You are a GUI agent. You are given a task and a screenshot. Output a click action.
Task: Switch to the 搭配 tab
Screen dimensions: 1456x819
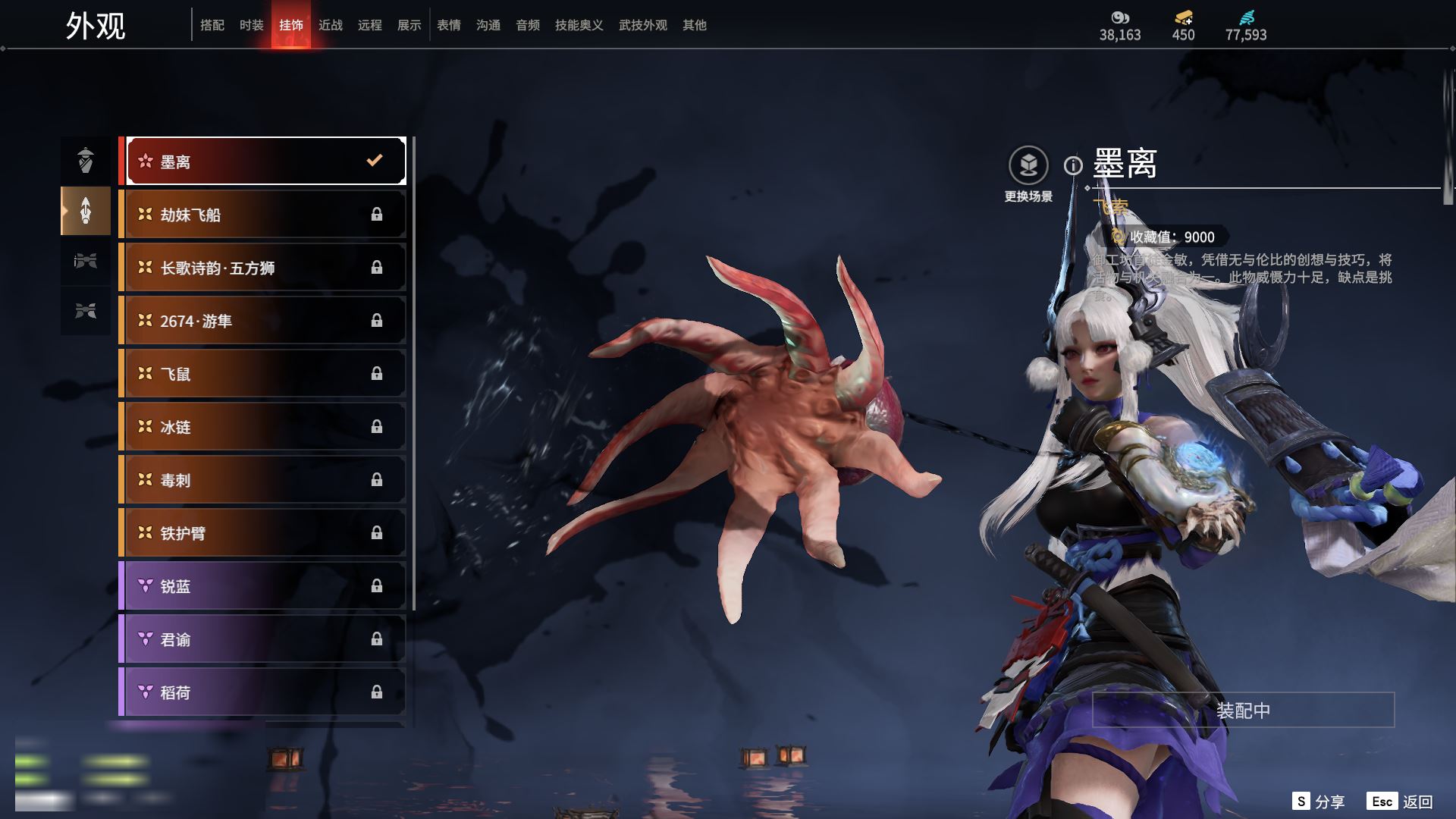tap(212, 26)
